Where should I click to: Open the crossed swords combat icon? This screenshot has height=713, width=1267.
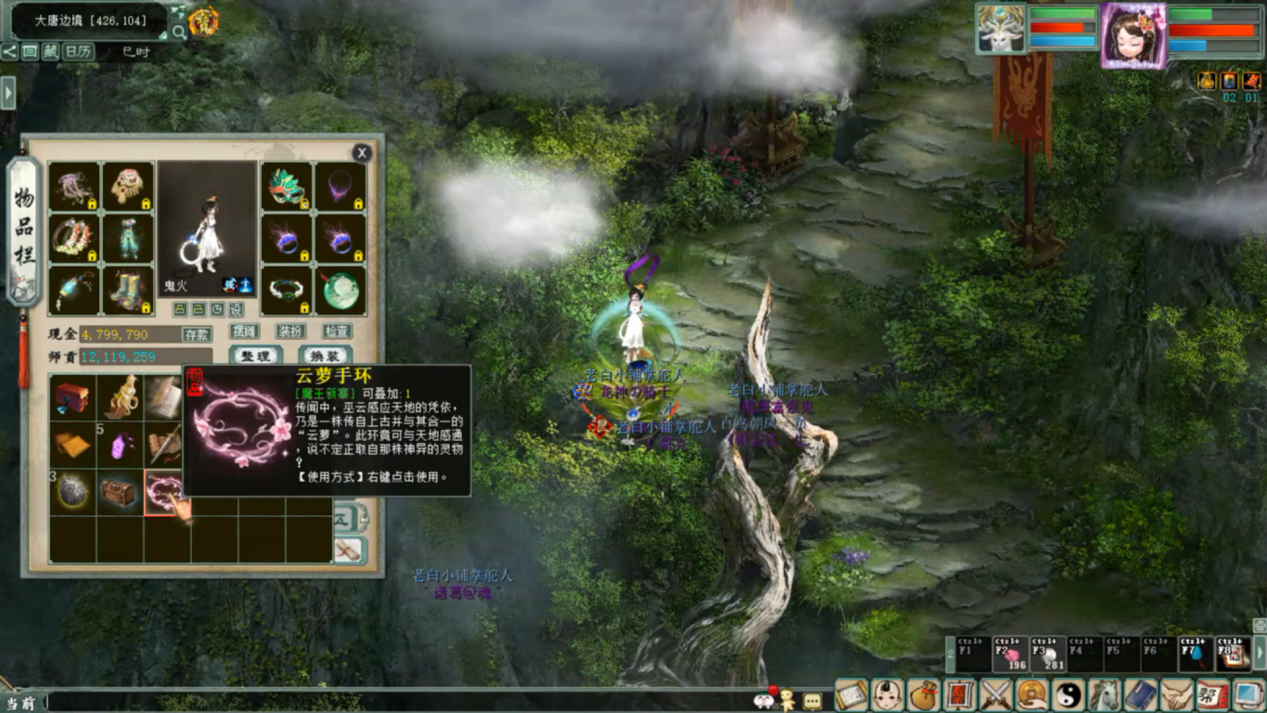click(x=996, y=694)
